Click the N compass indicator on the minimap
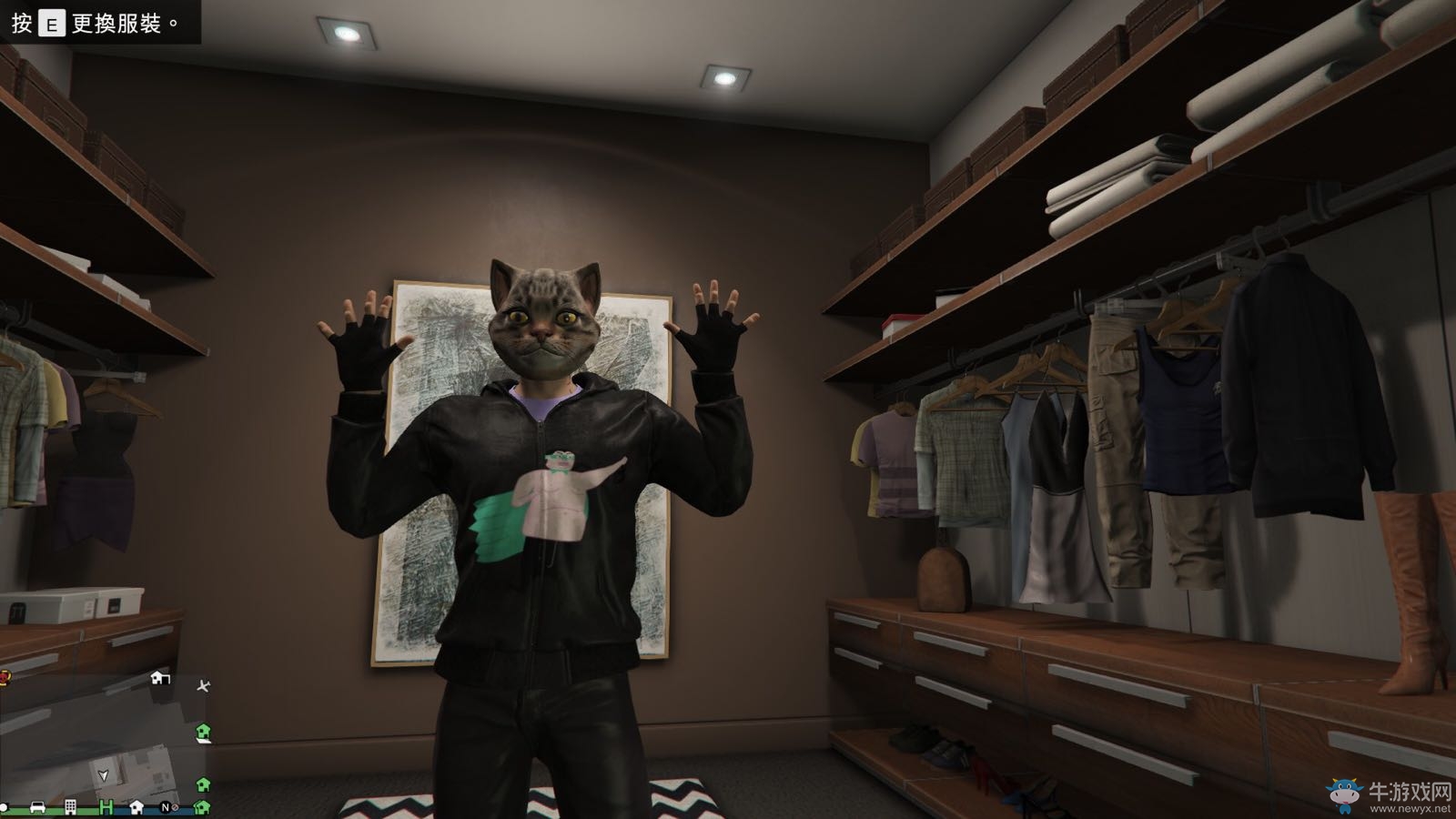This screenshot has height=819, width=1456. coord(166,808)
